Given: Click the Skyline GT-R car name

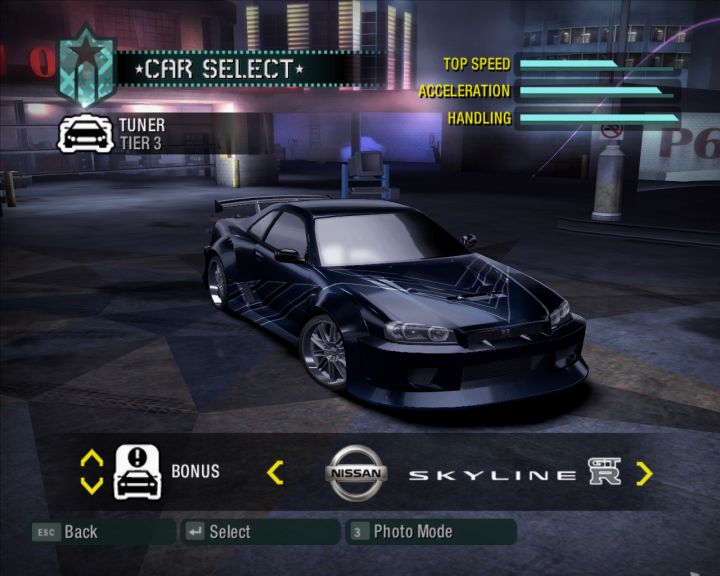Looking at the screenshot, I should 514,474.
